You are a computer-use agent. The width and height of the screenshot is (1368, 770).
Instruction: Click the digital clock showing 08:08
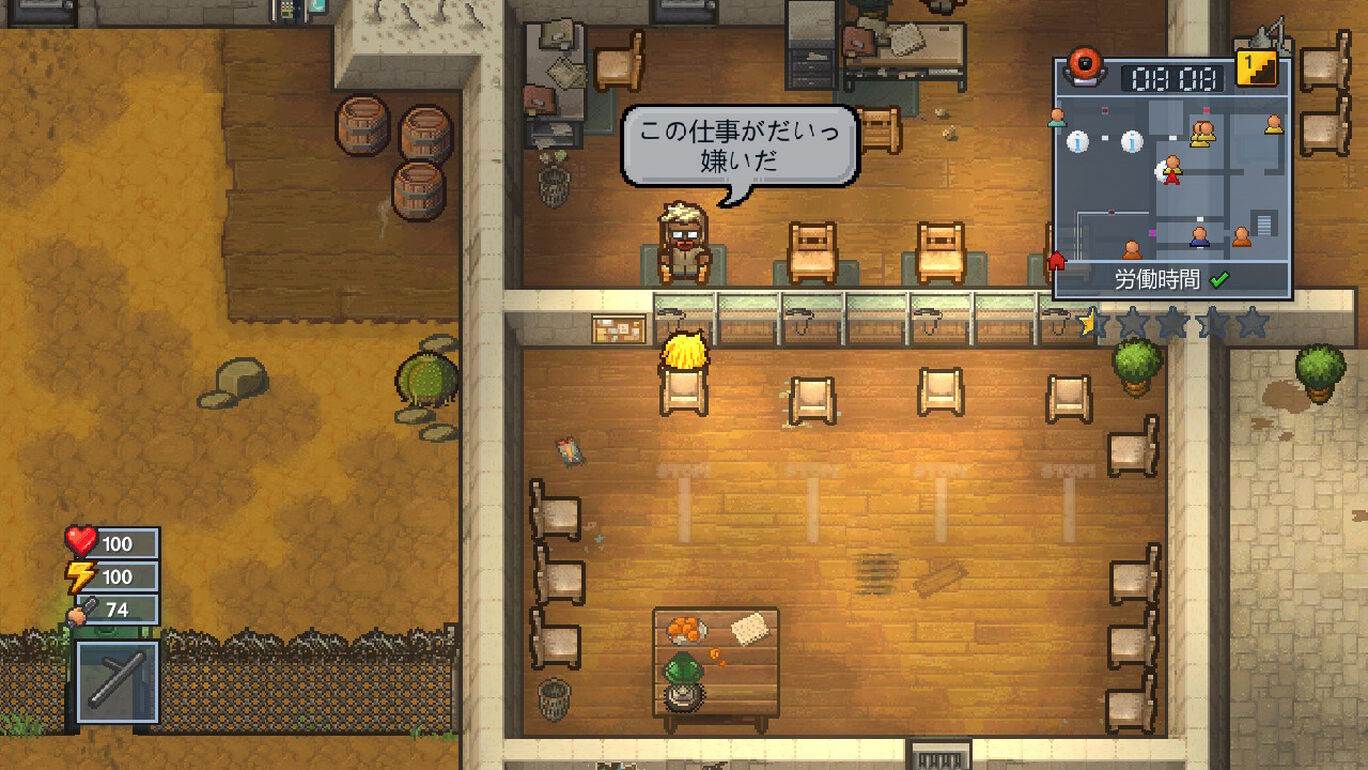click(x=1175, y=77)
